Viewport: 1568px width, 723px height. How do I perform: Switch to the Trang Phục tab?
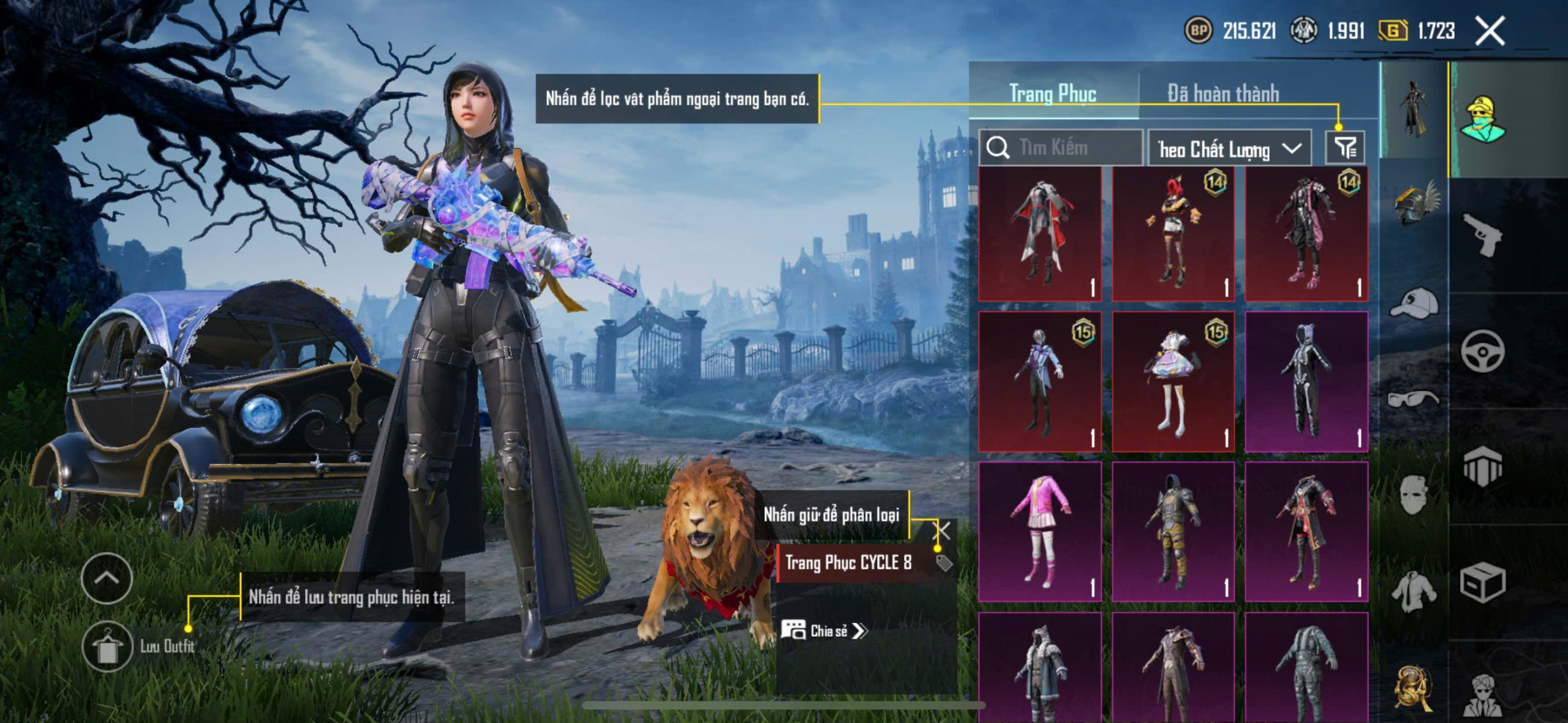tap(1052, 94)
